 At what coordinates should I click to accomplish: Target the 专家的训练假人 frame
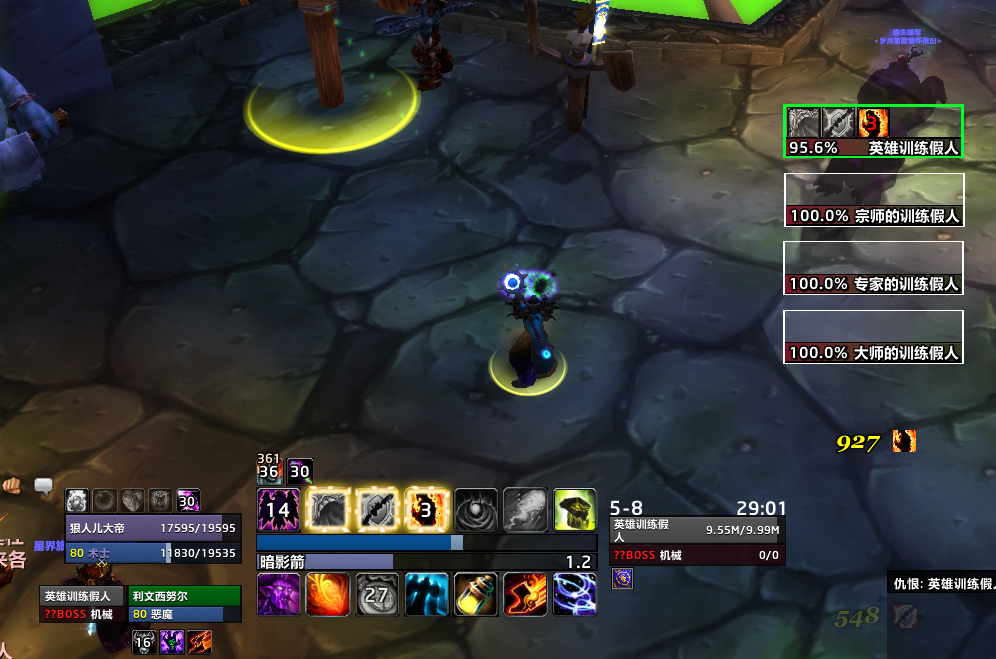[874, 268]
